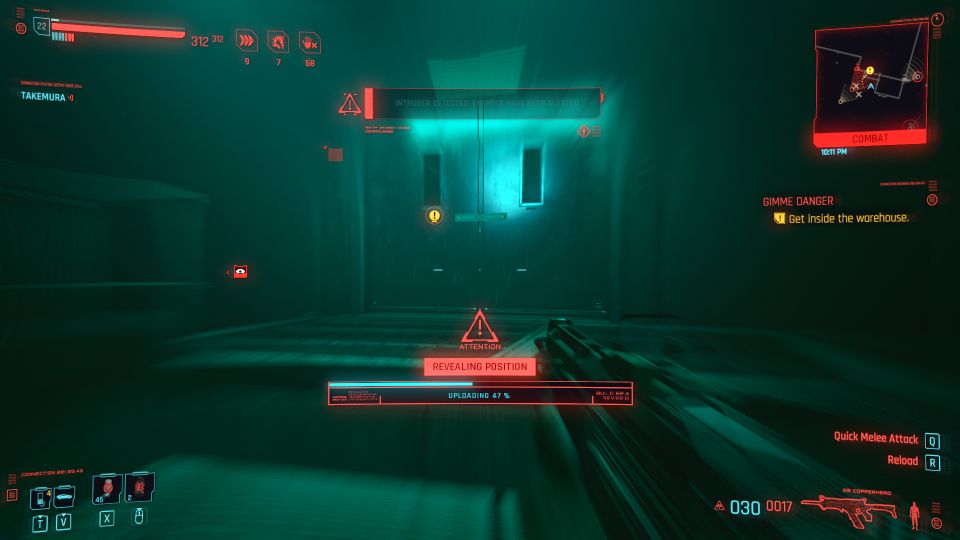Click the intruder detected alert triangle
The width and height of the screenshot is (960, 540).
(349, 103)
